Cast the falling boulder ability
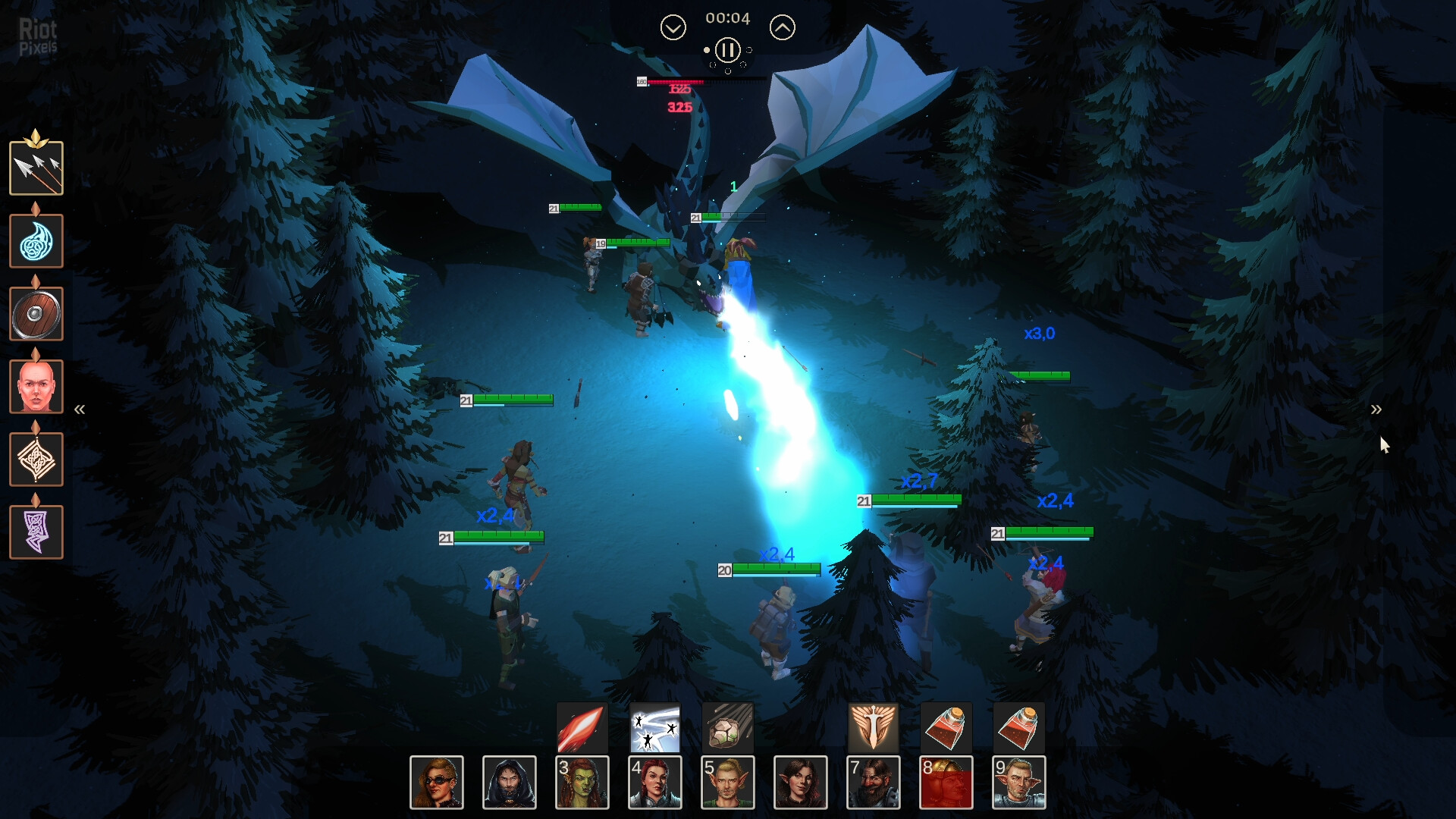 [x=727, y=728]
